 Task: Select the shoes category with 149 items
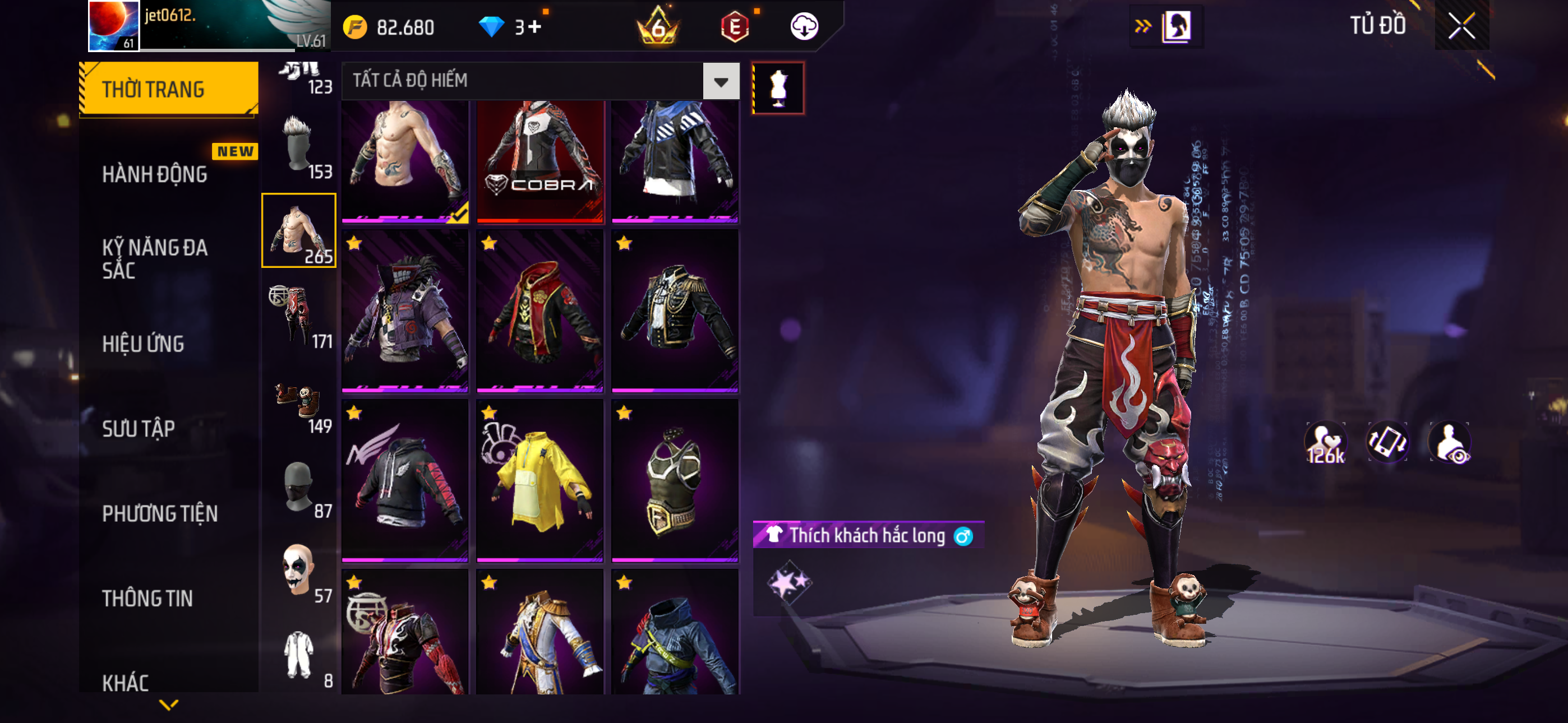click(299, 400)
